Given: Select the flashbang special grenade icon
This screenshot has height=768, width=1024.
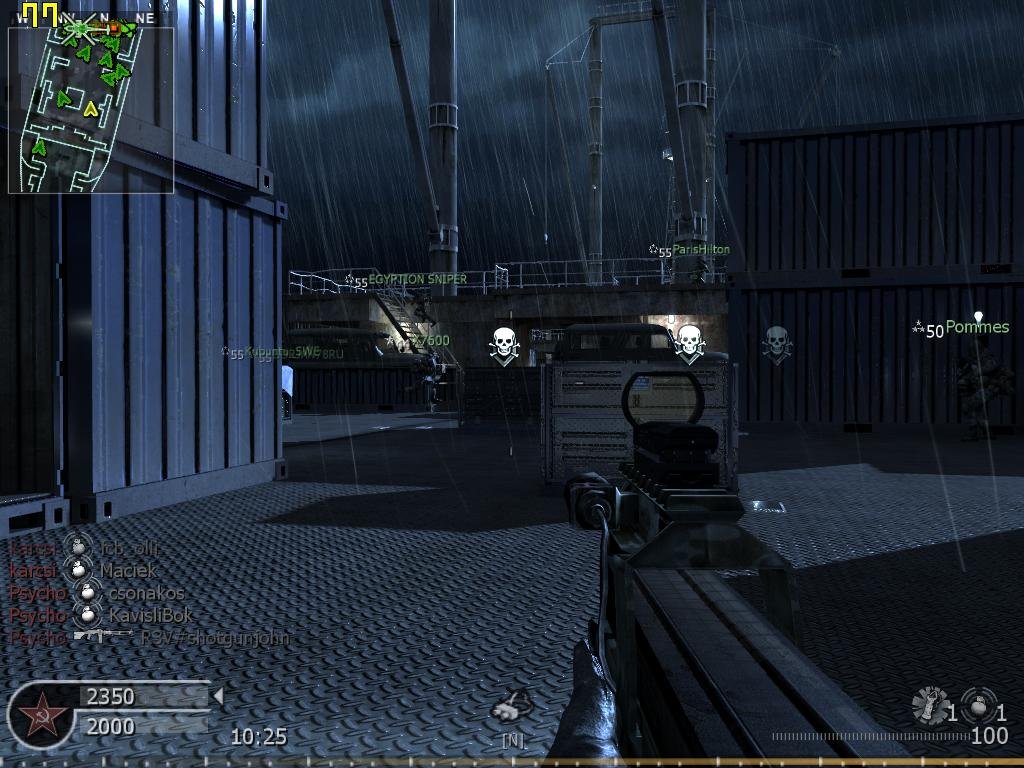Looking at the screenshot, I should pos(930,706).
